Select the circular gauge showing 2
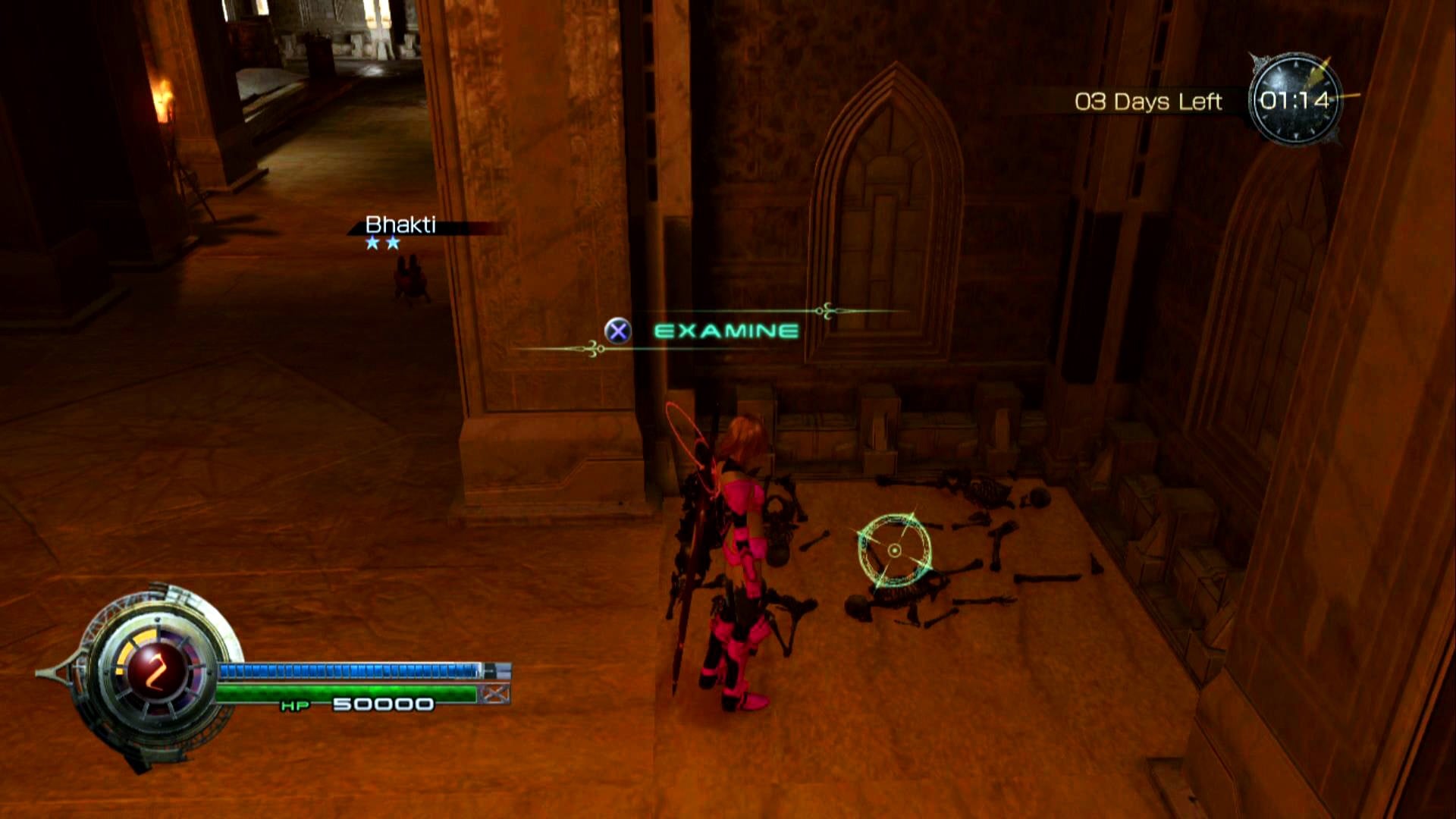This screenshot has height=819, width=1456. coord(157,673)
